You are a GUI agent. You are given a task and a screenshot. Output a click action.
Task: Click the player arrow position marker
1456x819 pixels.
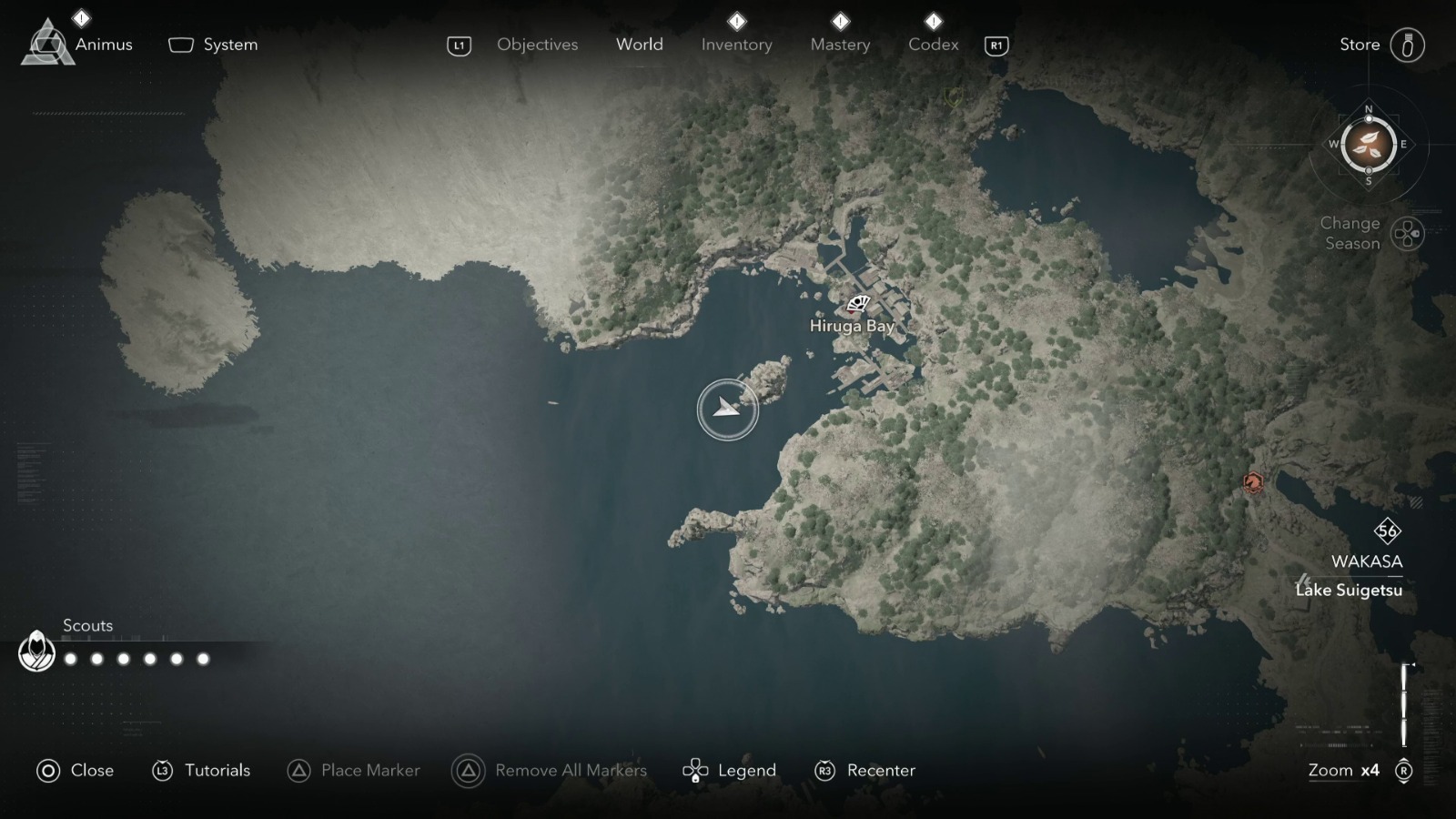click(x=727, y=409)
